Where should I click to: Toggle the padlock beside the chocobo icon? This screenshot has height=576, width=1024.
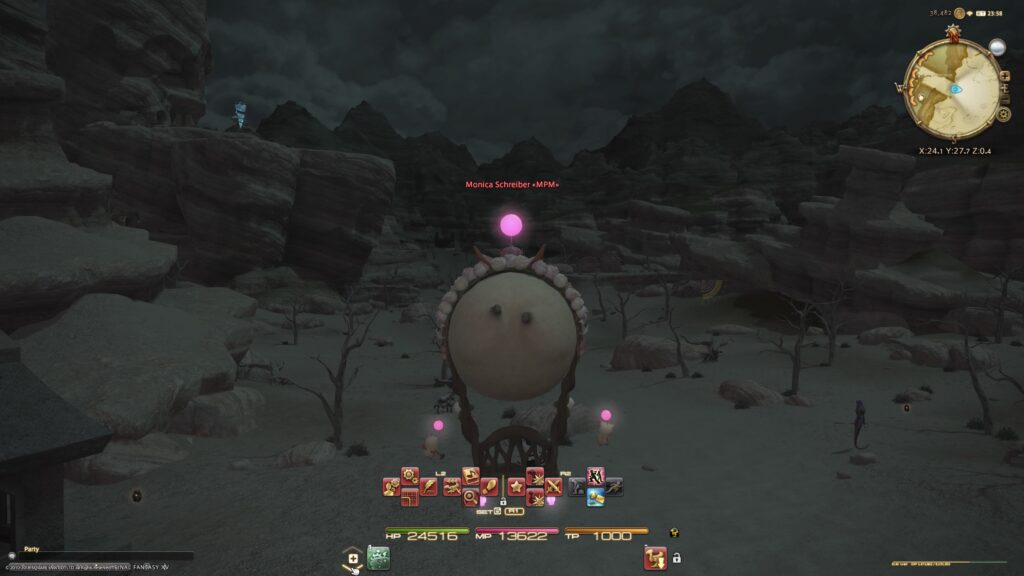click(x=677, y=557)
